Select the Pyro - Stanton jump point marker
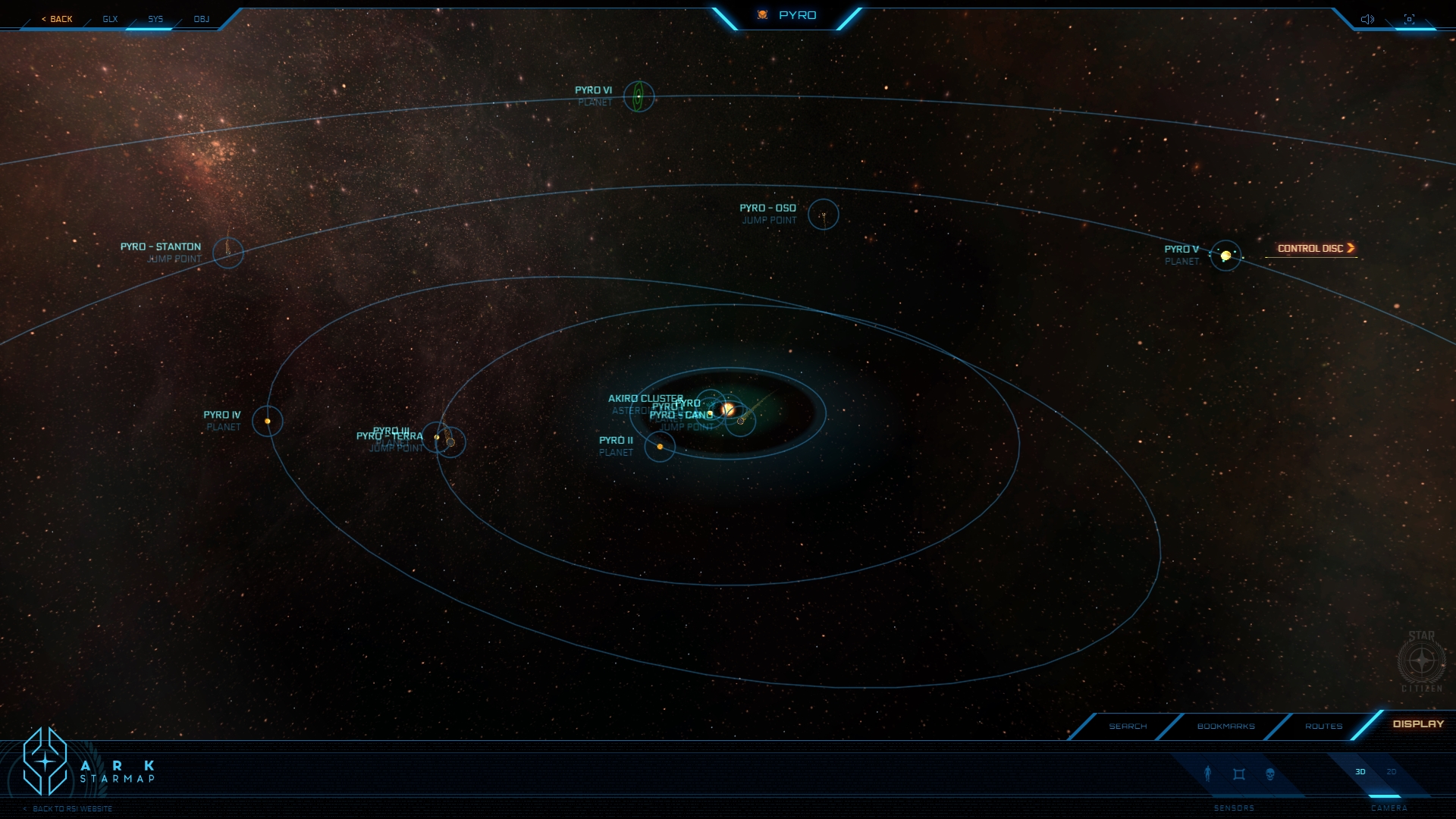This screenshot has width=1456, height=819. (227, 253)
